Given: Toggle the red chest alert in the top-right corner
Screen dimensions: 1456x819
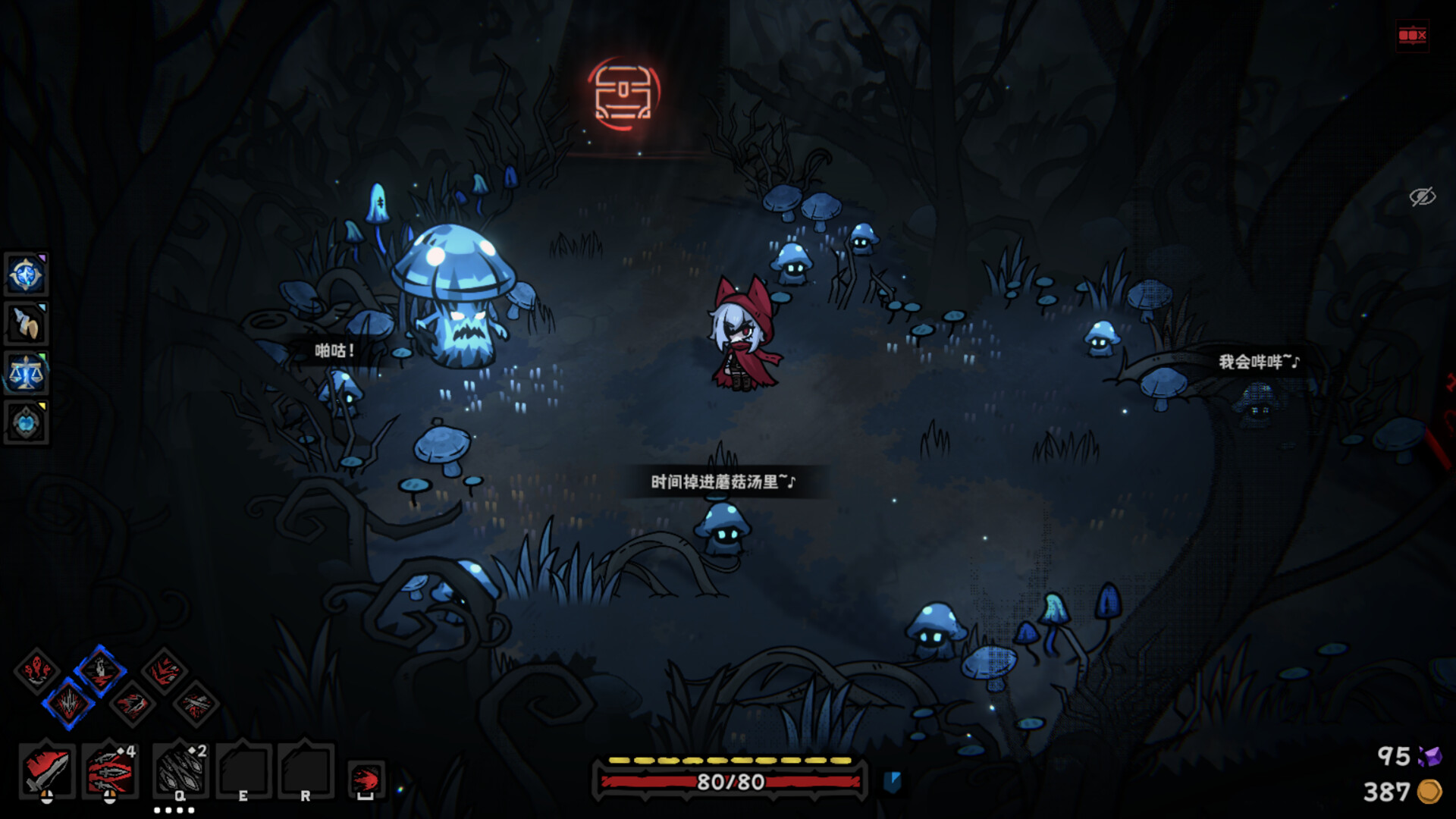Looking at the screenshot, I should tap(1410, 34).
